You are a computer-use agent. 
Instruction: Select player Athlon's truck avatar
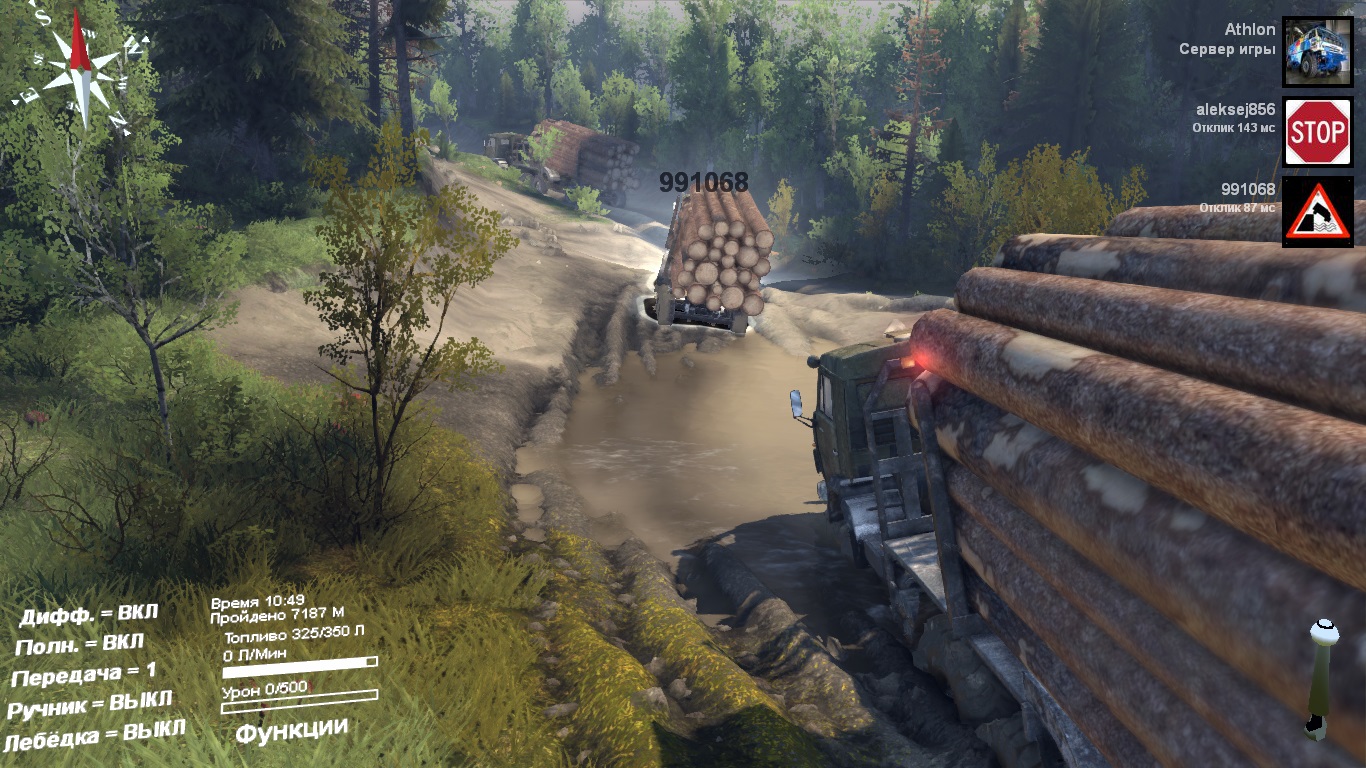click(x=1317, y=51)
